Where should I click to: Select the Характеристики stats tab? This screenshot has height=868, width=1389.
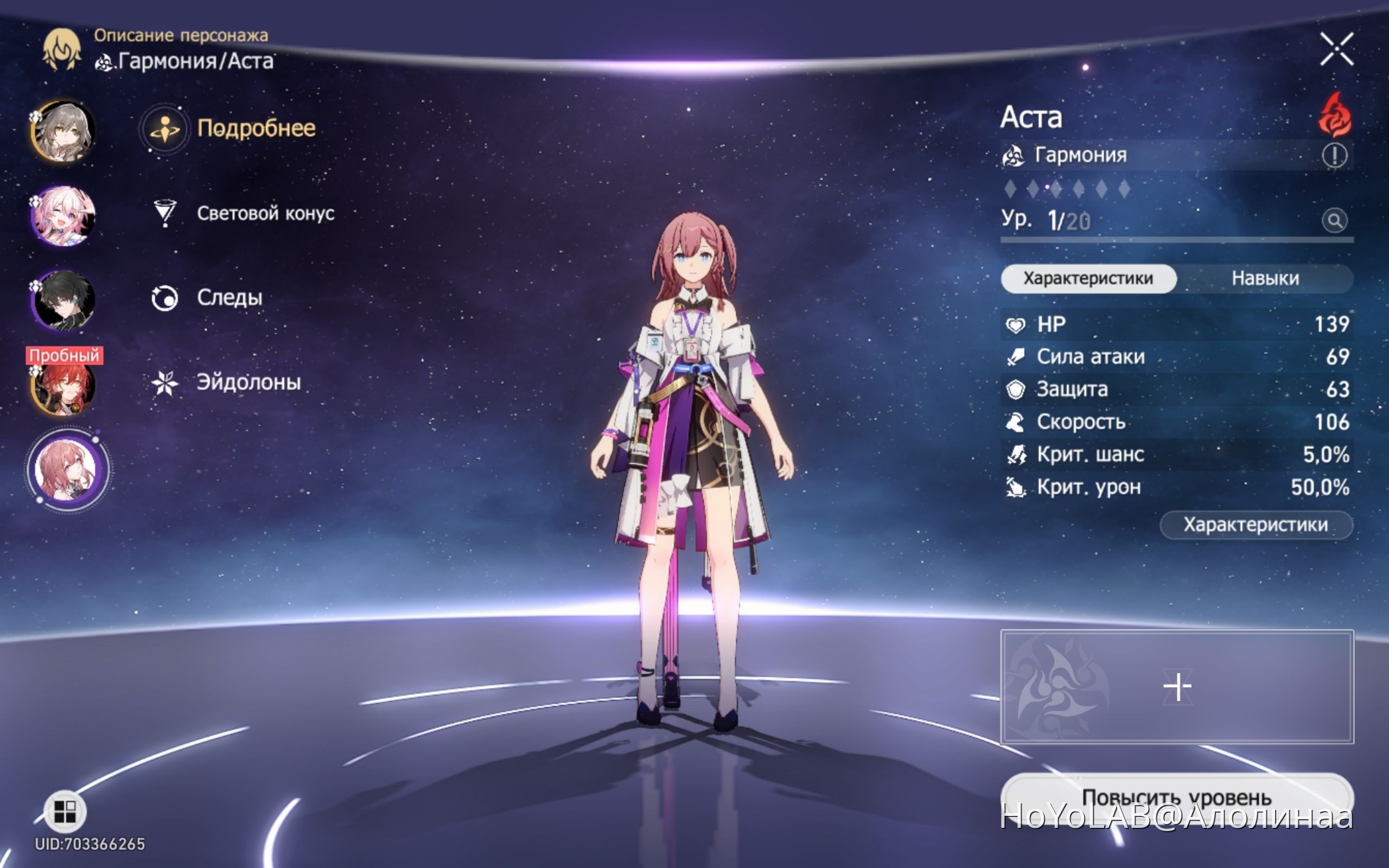(1088, 278)
